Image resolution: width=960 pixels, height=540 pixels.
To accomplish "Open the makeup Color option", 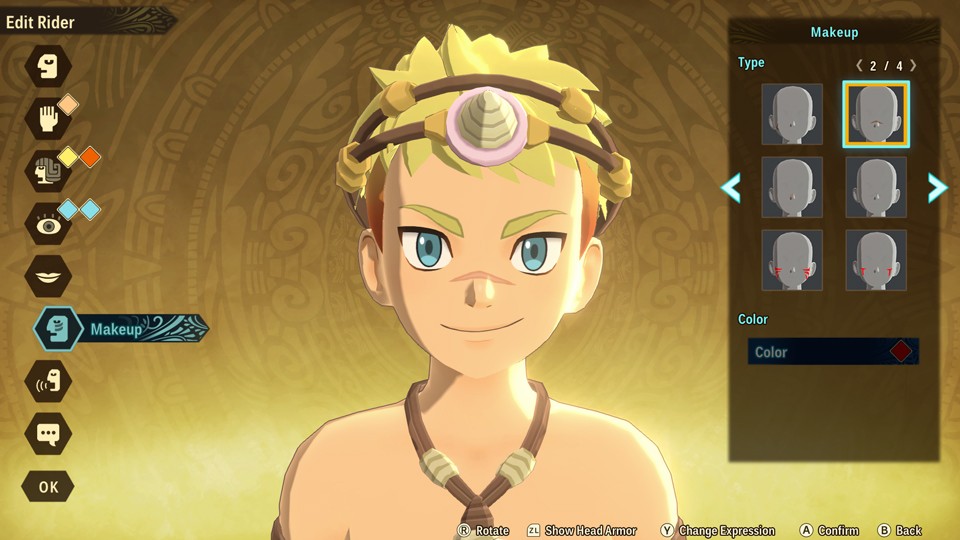I will tap(833, 352).
